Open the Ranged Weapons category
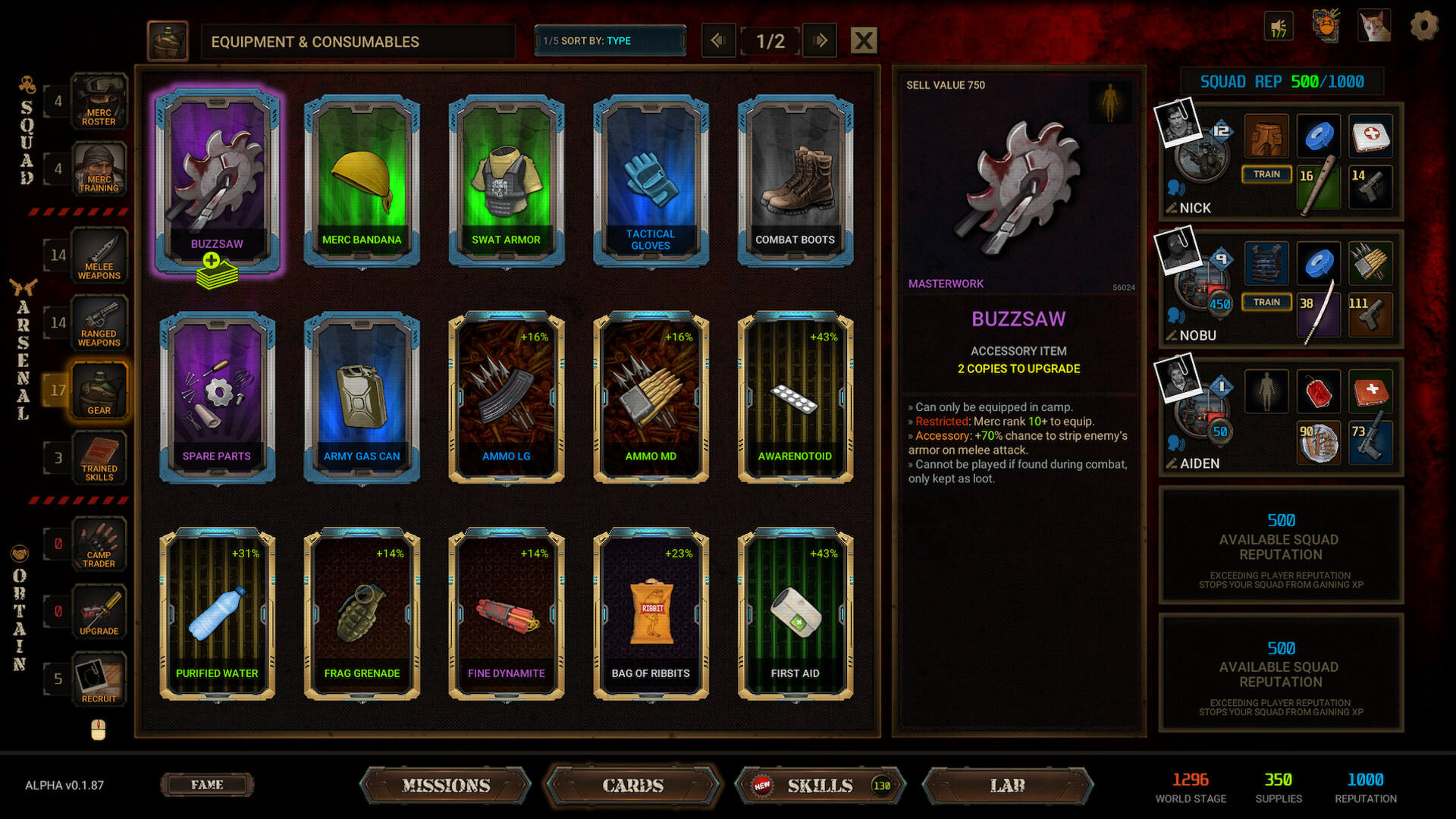The image size is (1456, 819). pos(99,323)
